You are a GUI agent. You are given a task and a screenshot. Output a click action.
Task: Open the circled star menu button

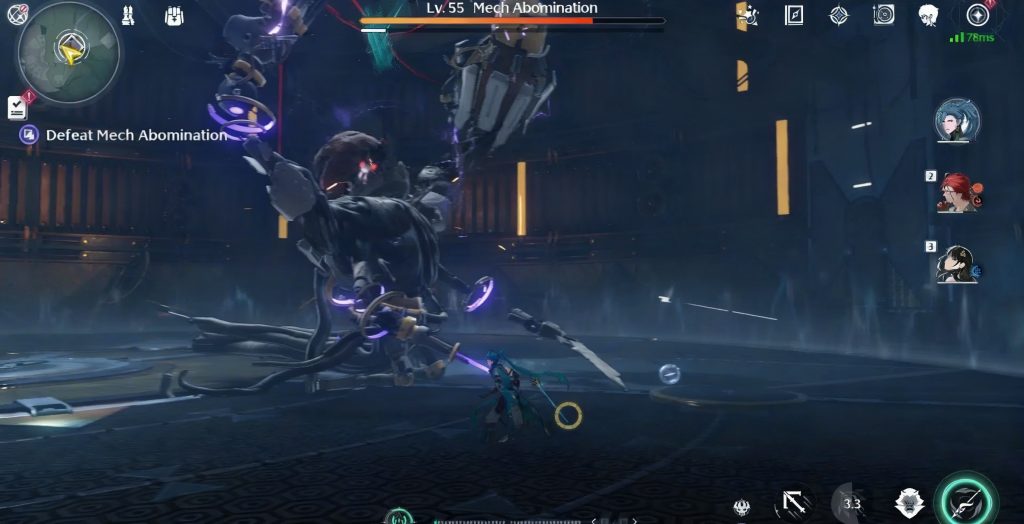[978, 15]
